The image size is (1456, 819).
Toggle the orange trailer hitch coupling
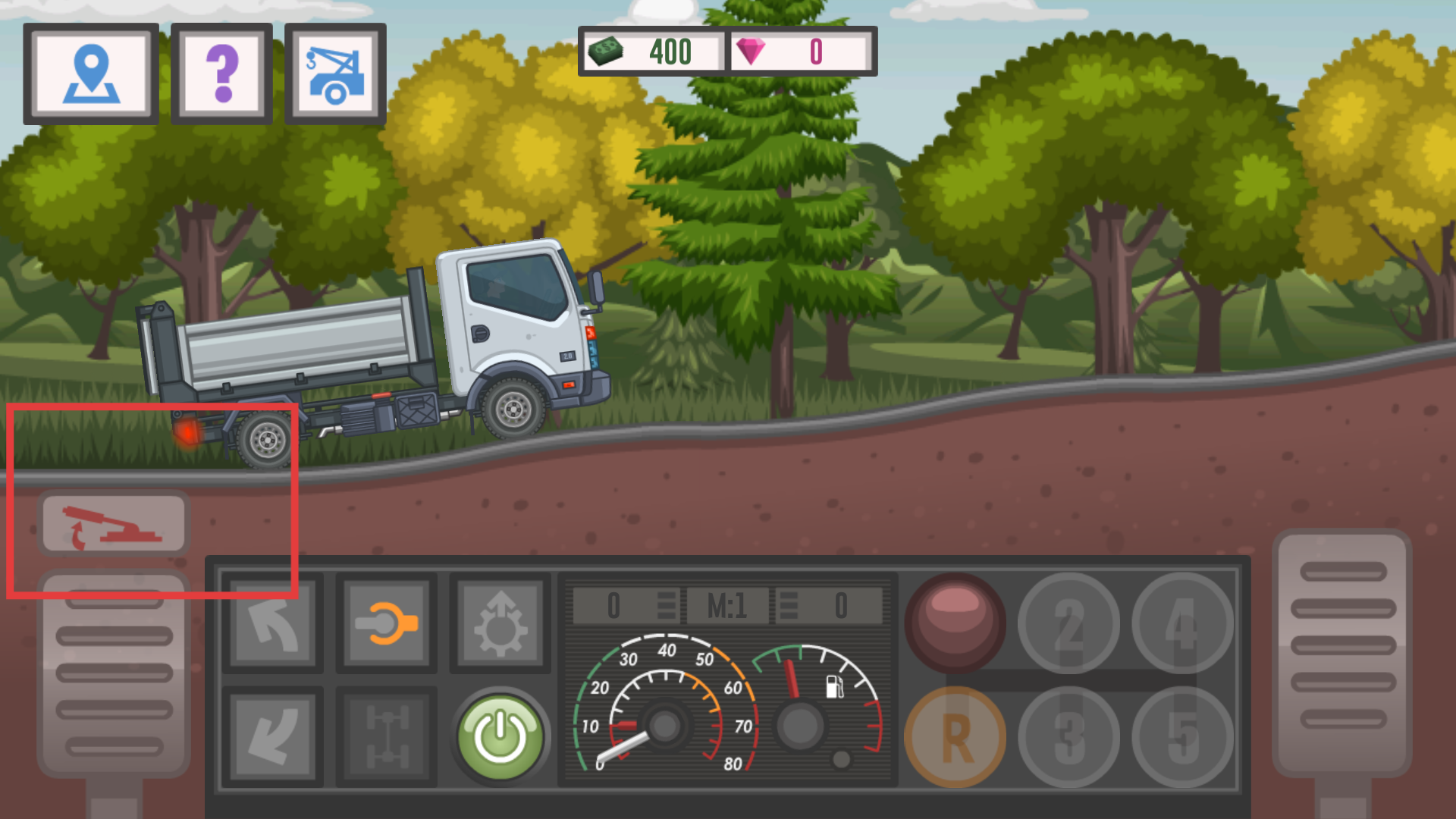(387, 623)
